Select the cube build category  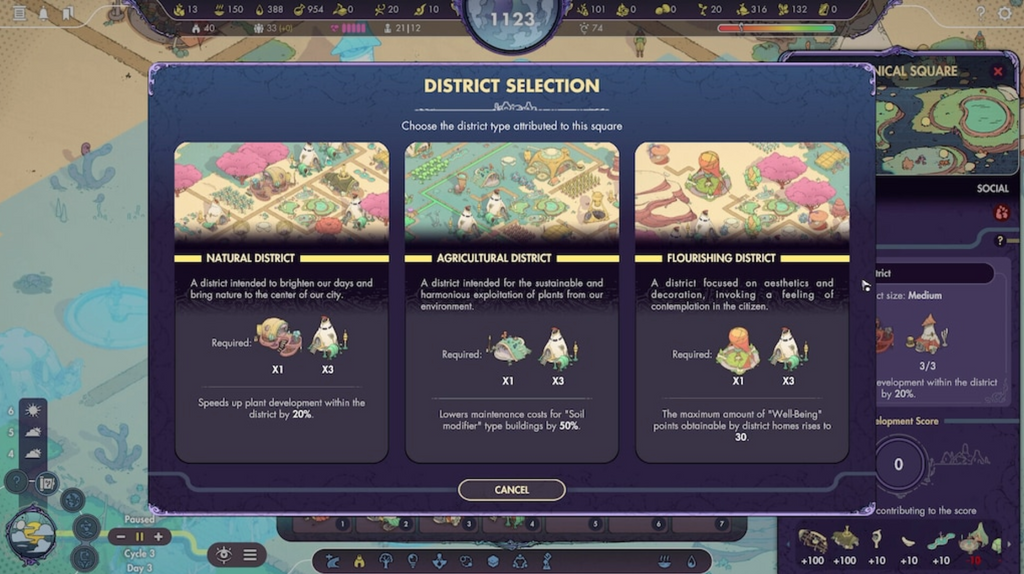[492, 561]
